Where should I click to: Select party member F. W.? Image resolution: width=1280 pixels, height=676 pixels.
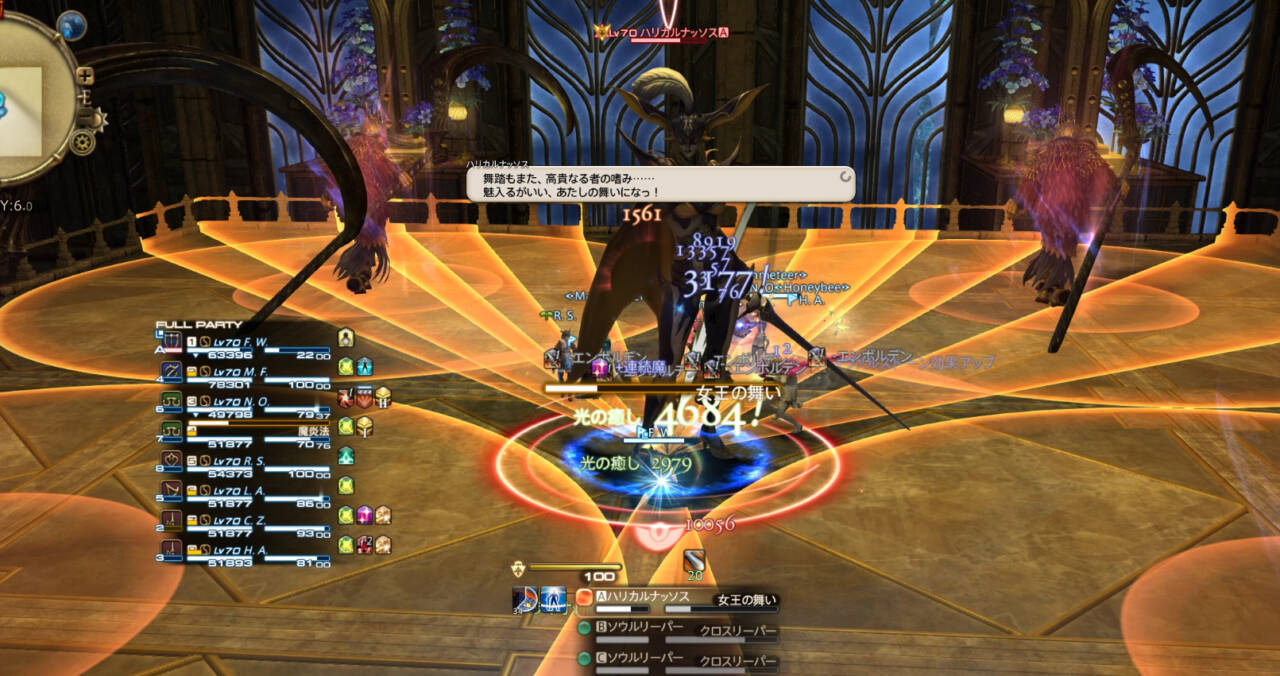[246, 342]
